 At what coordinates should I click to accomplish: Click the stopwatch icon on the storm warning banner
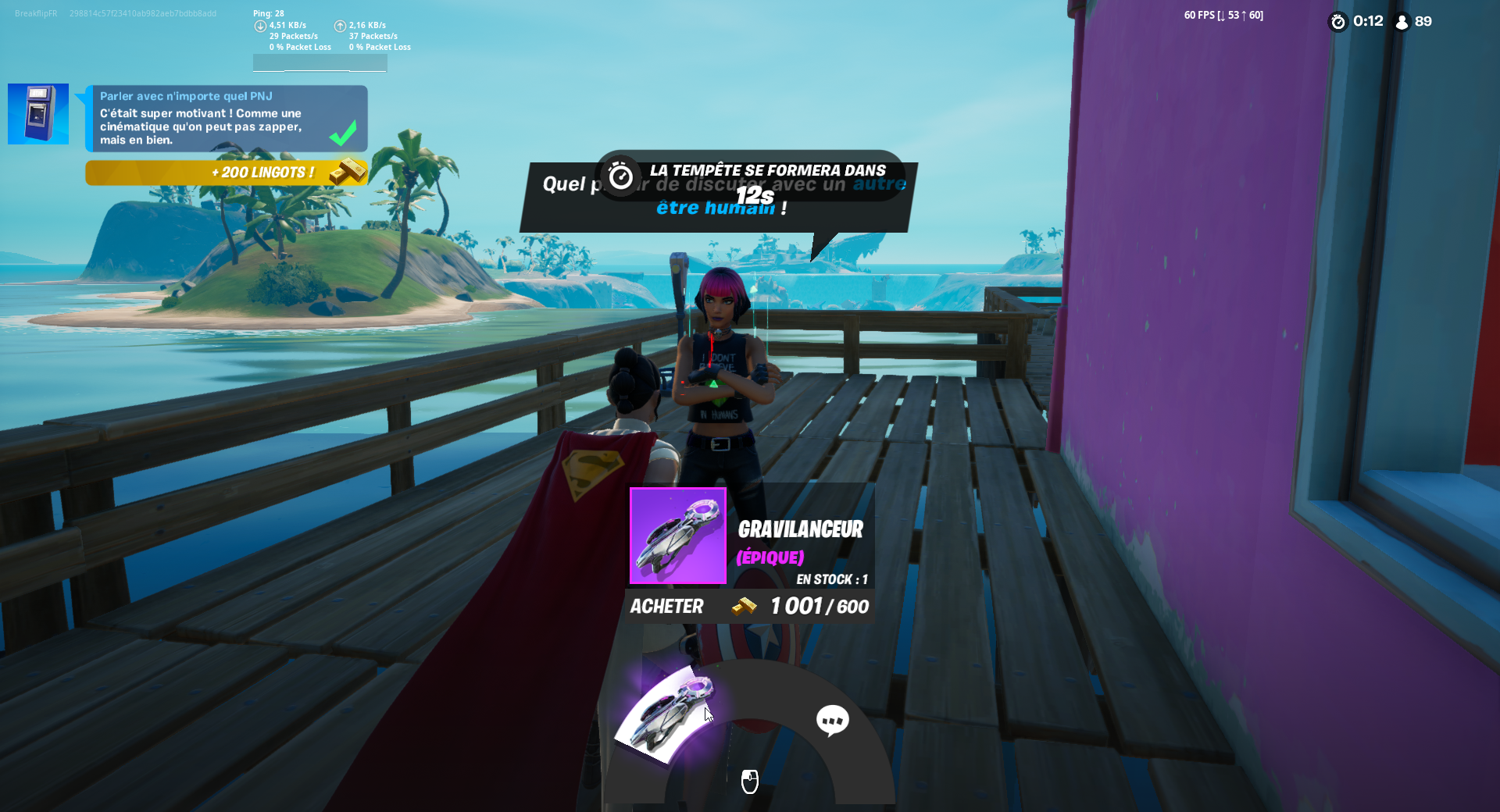[x=620, y=177]
